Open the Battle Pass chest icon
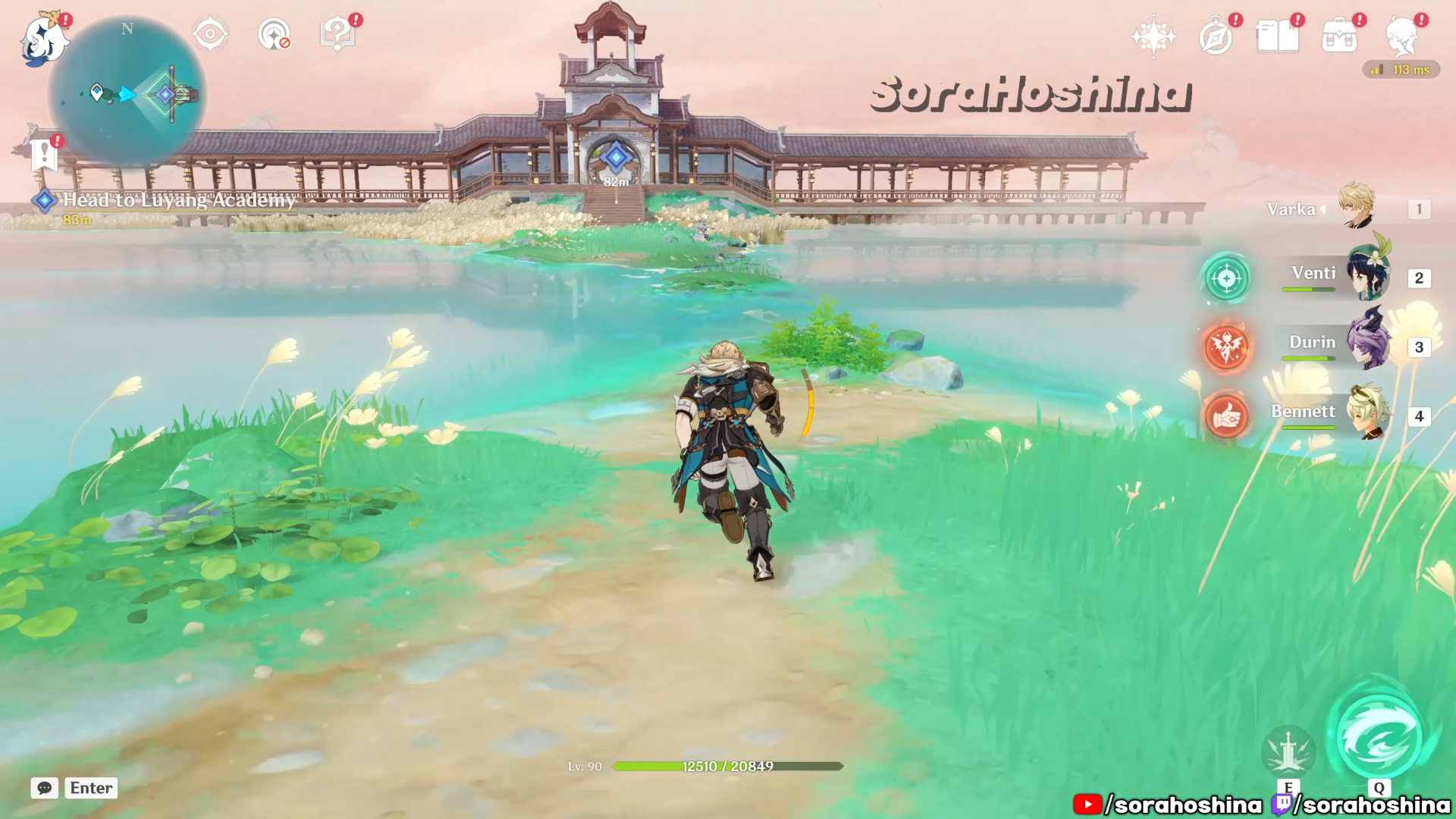This screenshot has height=819, width=1456. point(1339,36)
